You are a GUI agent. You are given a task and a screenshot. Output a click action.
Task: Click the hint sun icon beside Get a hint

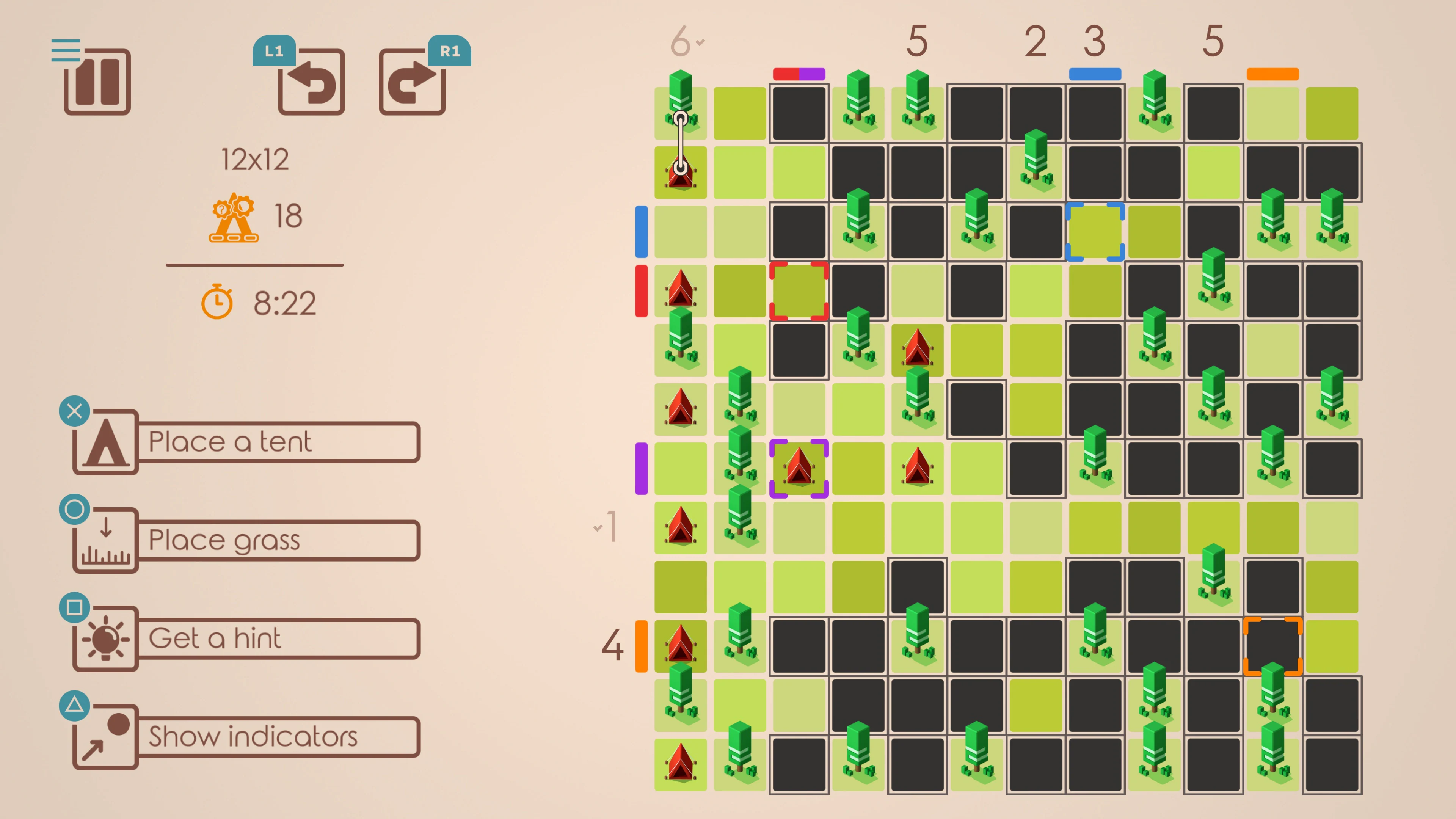pyautogui.click(x=105, y=638)
